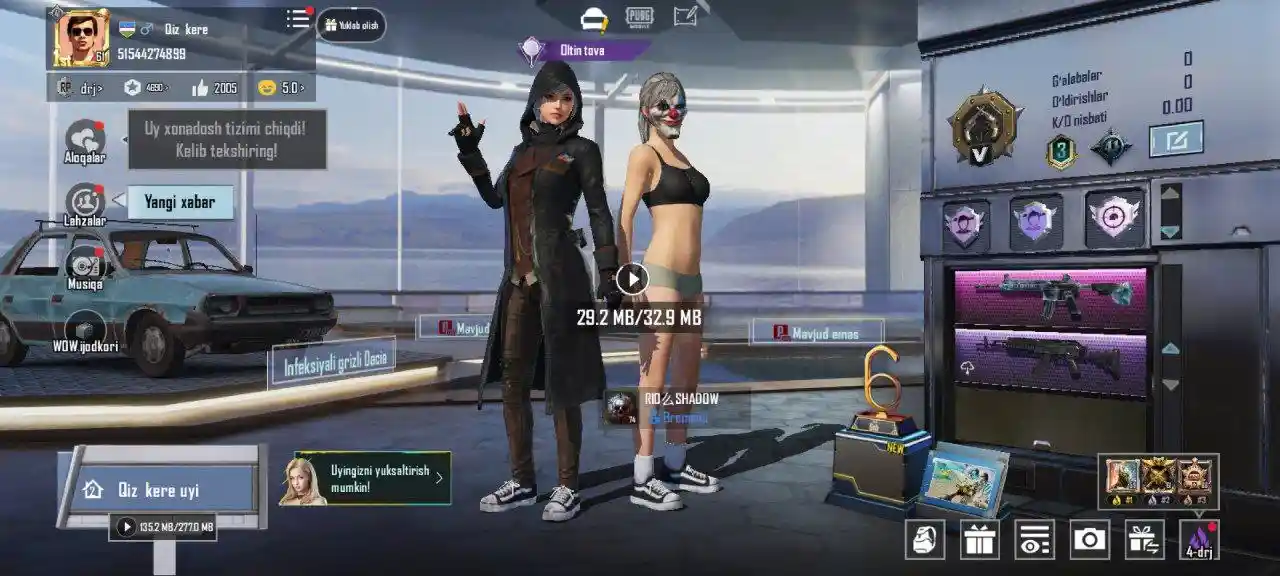Select the "Qiz kere uyi" home button
Image resolution: width=1280 pixels, height=576 pixels.
click(x=158, y=490)
